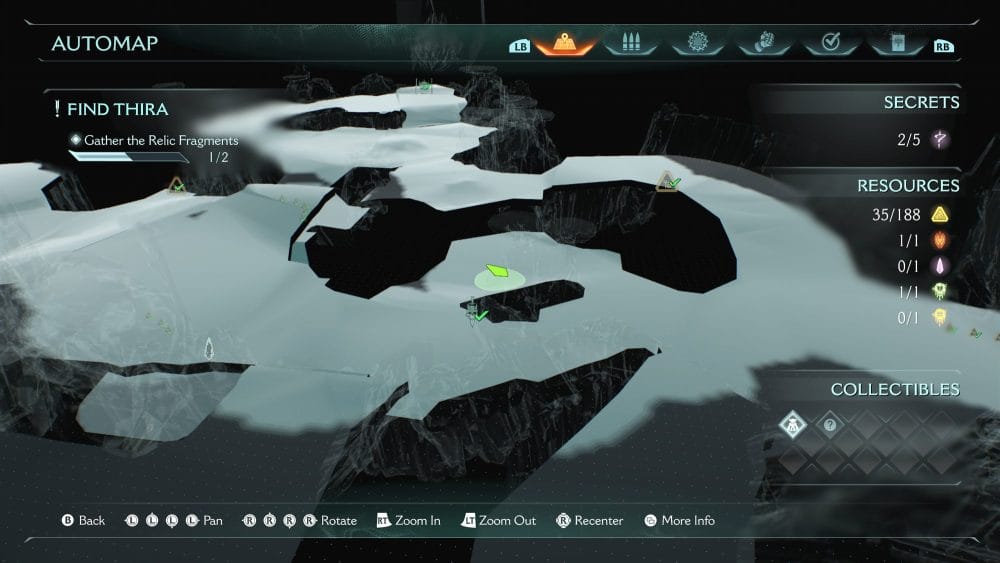
Task: Select the green skull resource icon
Action: pos(939,292)
